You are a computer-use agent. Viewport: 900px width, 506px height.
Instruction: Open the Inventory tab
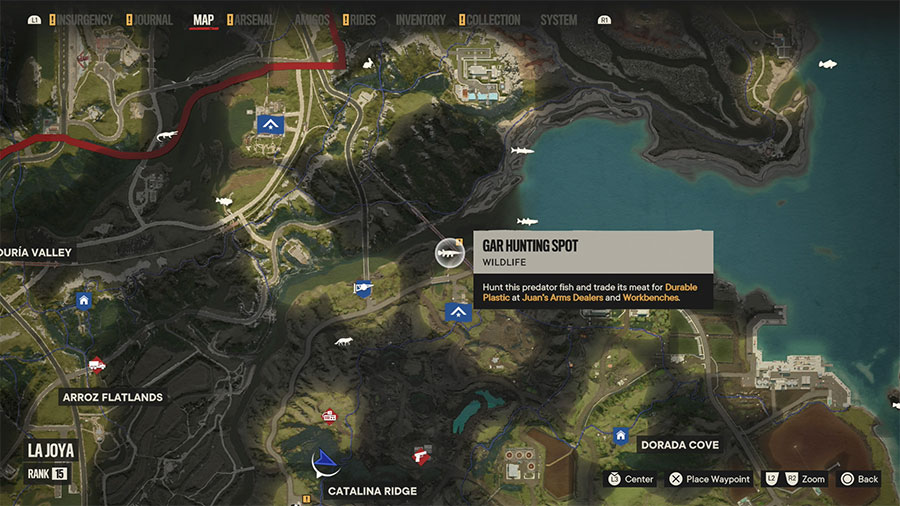coord(420,20)
